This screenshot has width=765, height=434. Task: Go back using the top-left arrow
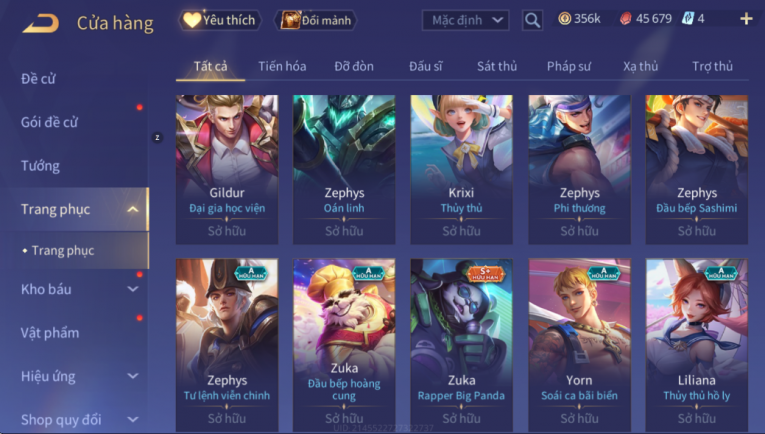pos(41,22)
